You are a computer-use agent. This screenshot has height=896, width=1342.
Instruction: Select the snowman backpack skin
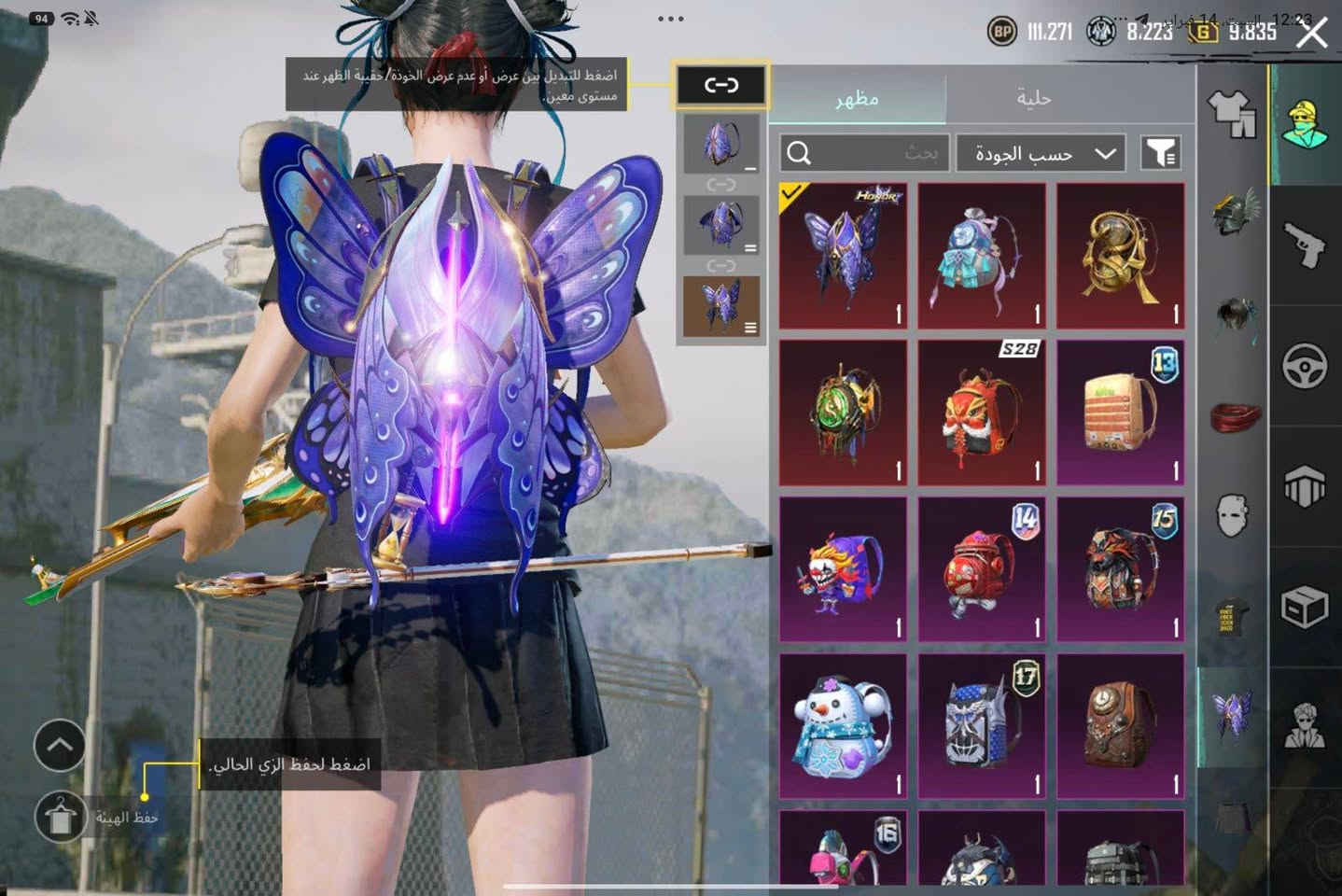[843, 726]
